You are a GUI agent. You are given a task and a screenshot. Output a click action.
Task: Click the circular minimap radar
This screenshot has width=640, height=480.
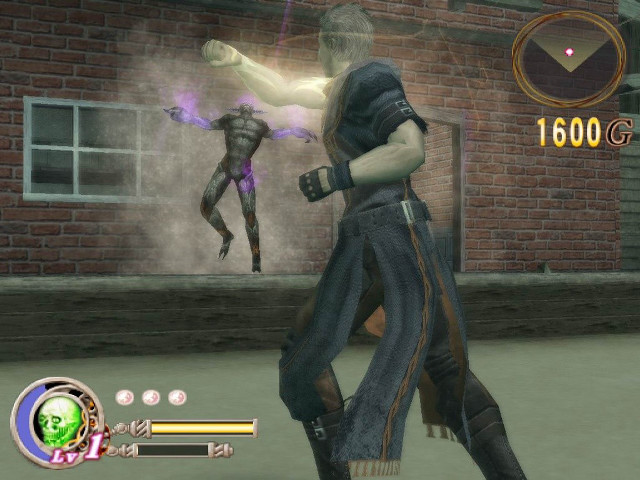tap(569, 57)
